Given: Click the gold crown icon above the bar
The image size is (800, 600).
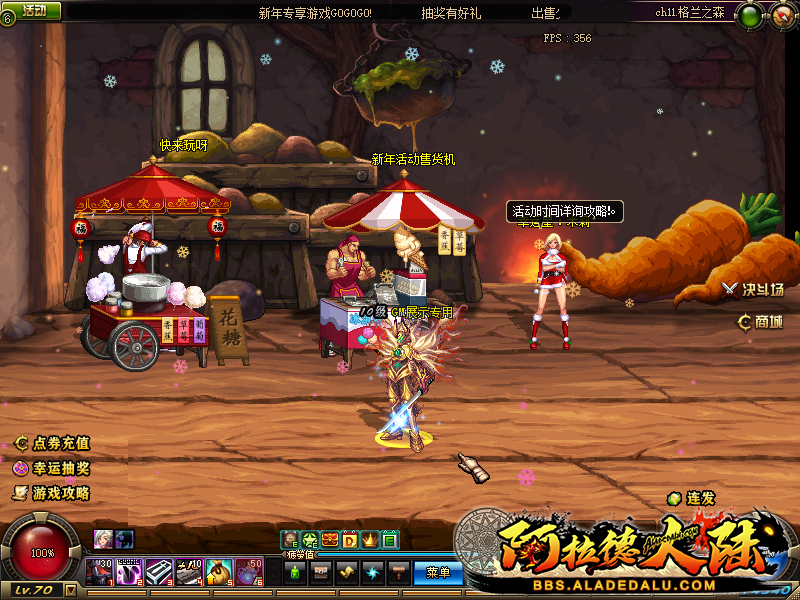Looking at the screenshot, I should [x=369, y=541].
